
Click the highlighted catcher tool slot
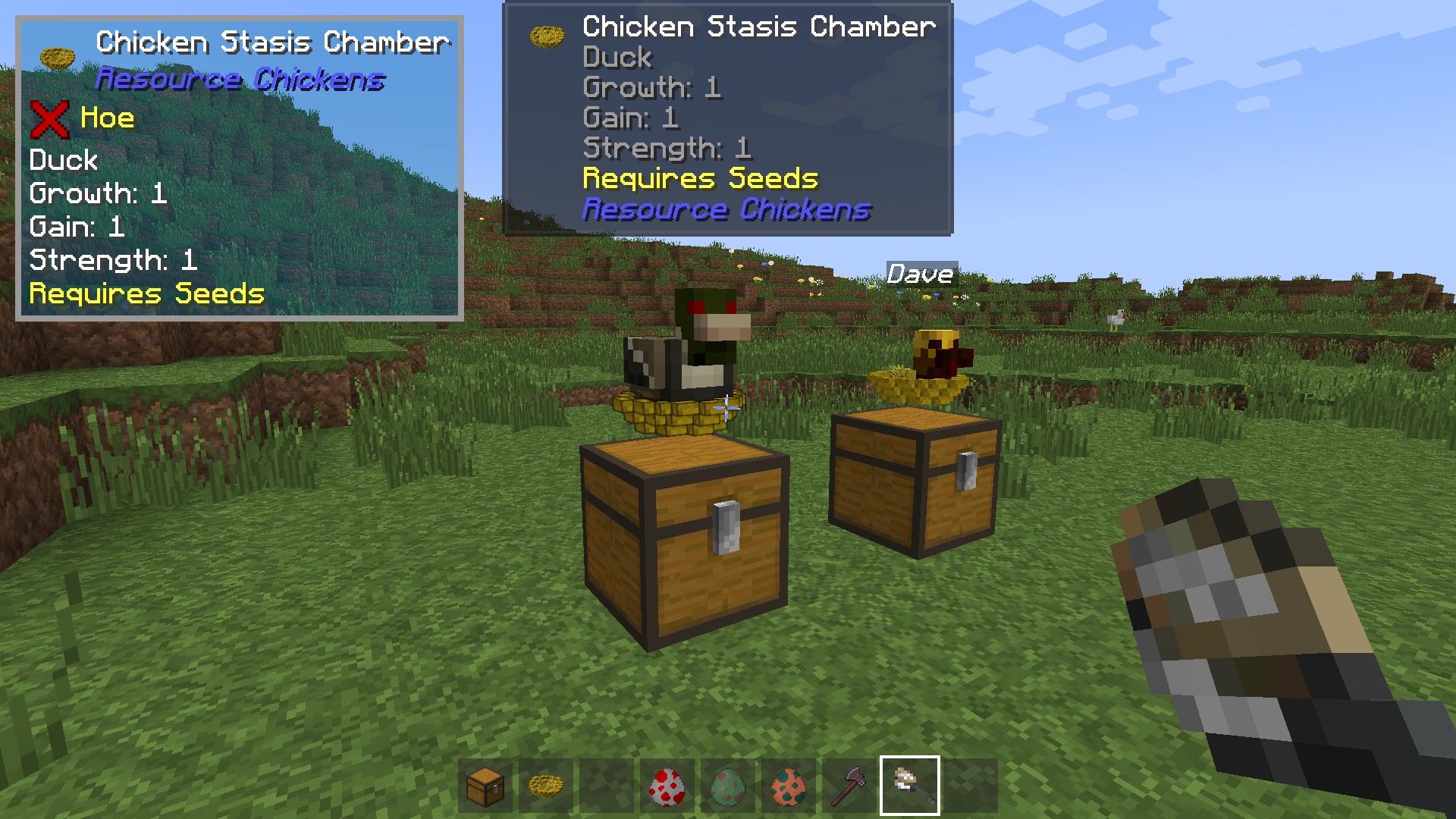pyautogui.click(x=910, y=786)
